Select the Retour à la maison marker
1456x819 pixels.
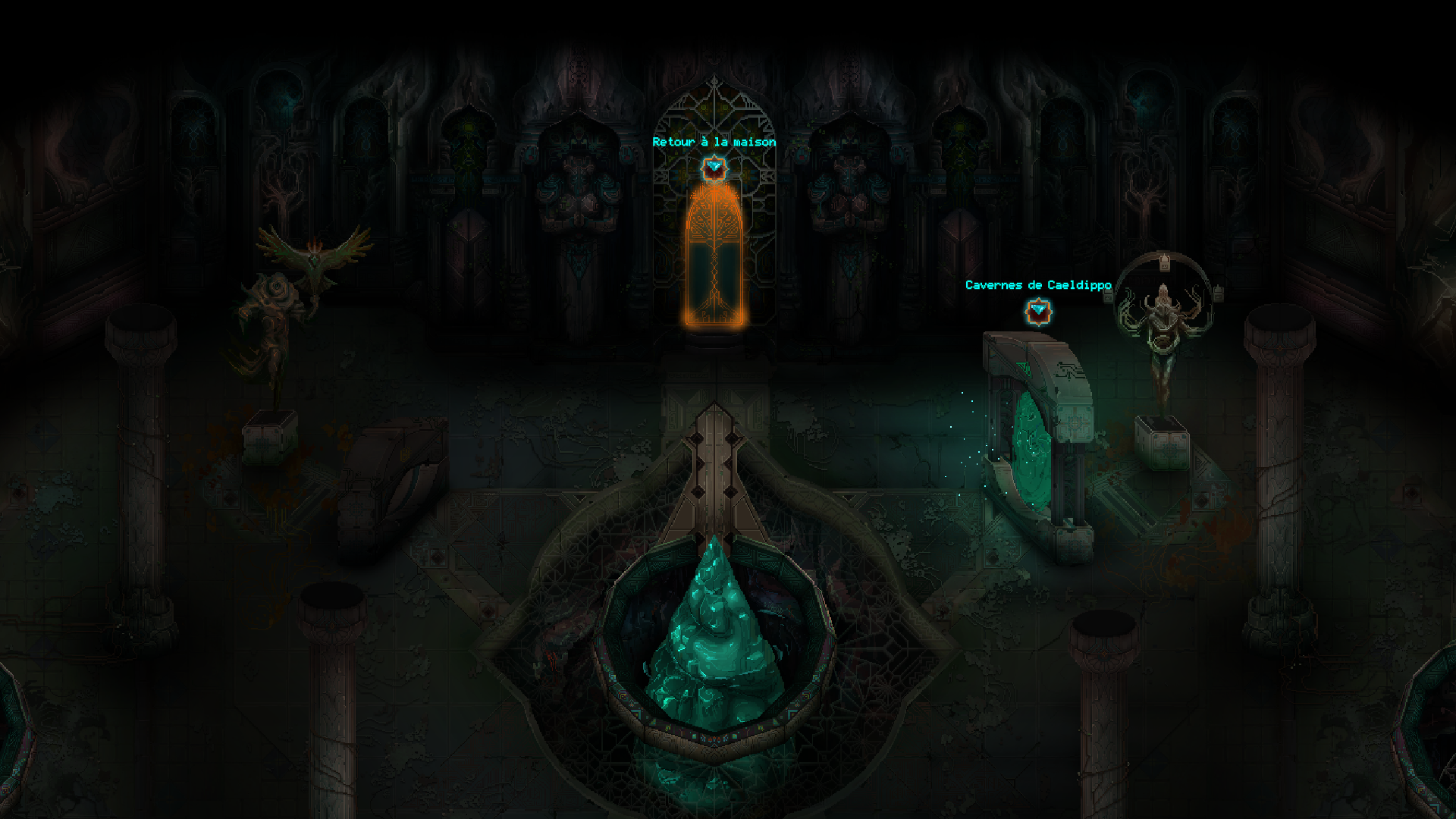pyautogui.click(x=713, y=168)
